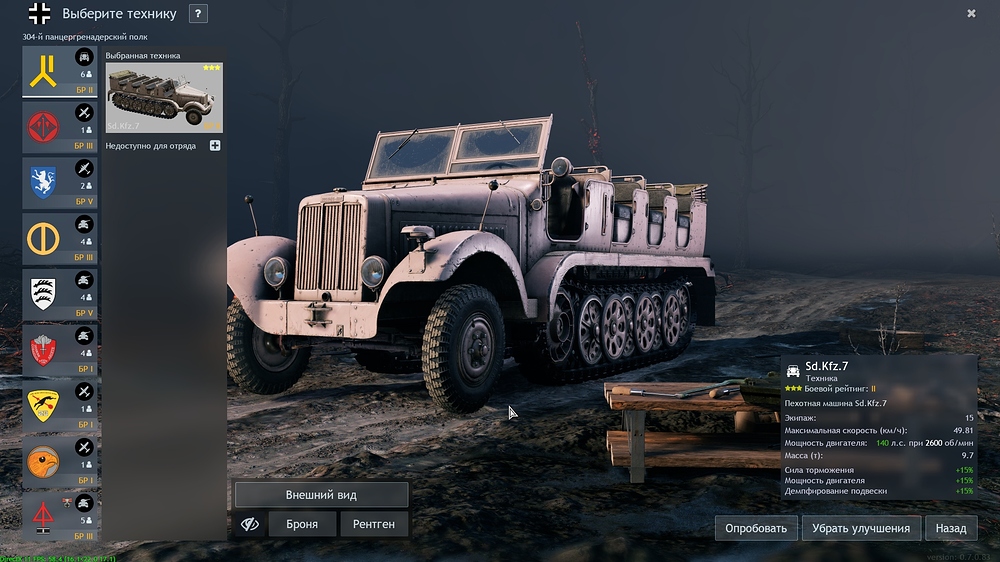1000x562 pixels.
Task: Choose the squad with red diamond emblem
Action: [x=60, y=126]
